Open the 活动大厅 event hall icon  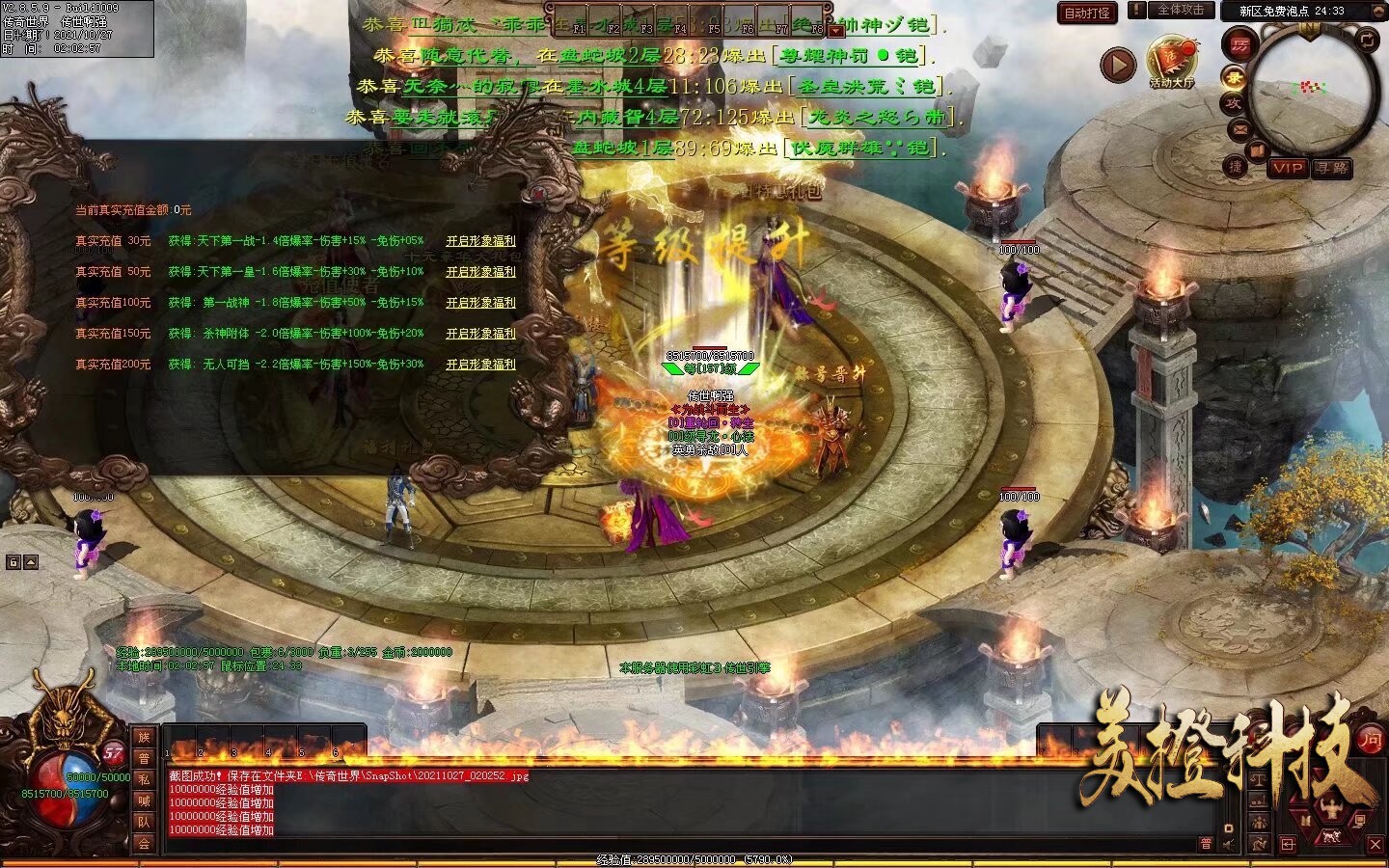1172,63
